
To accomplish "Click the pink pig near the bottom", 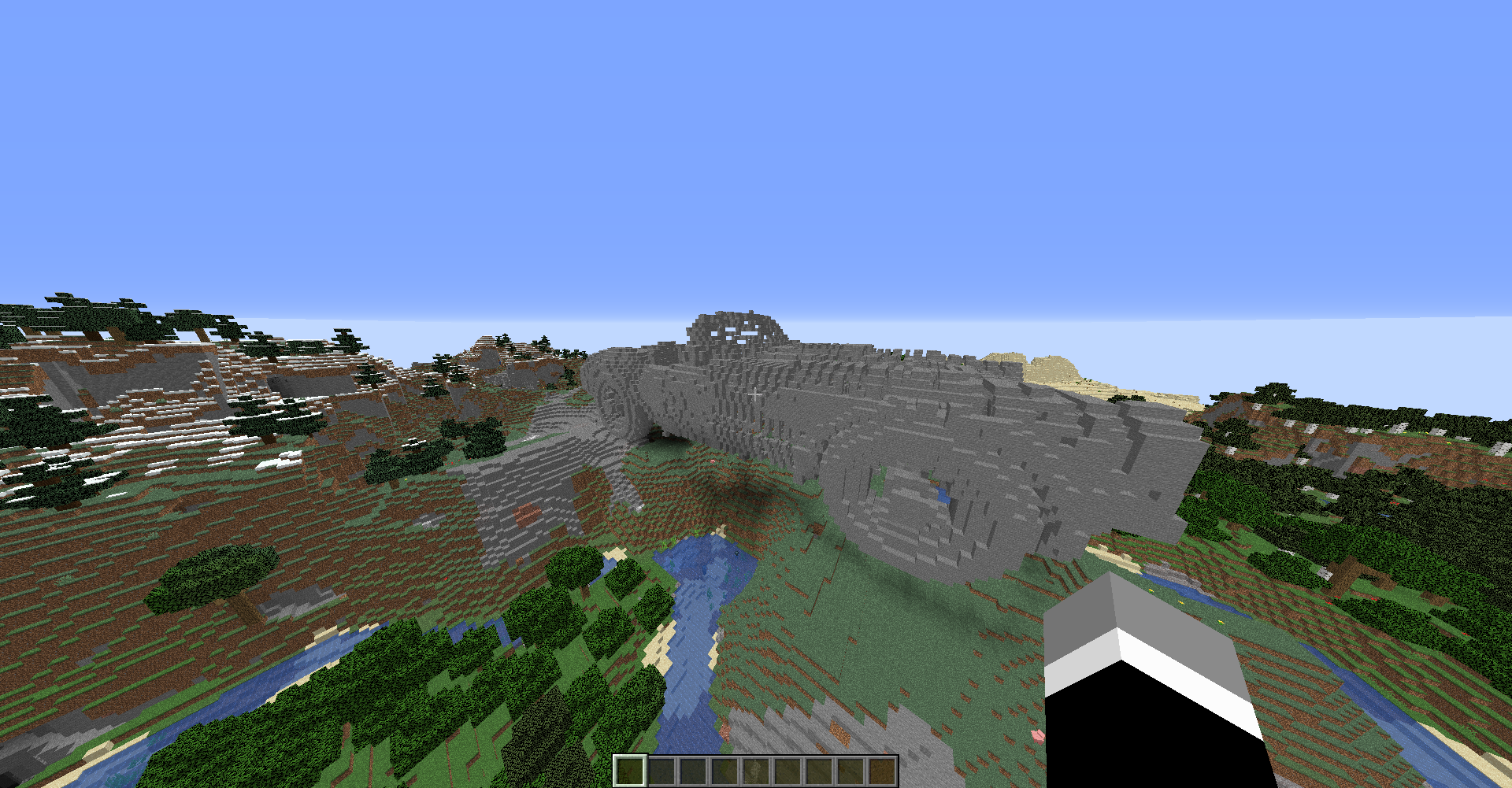I will (x=1038, y=736).
